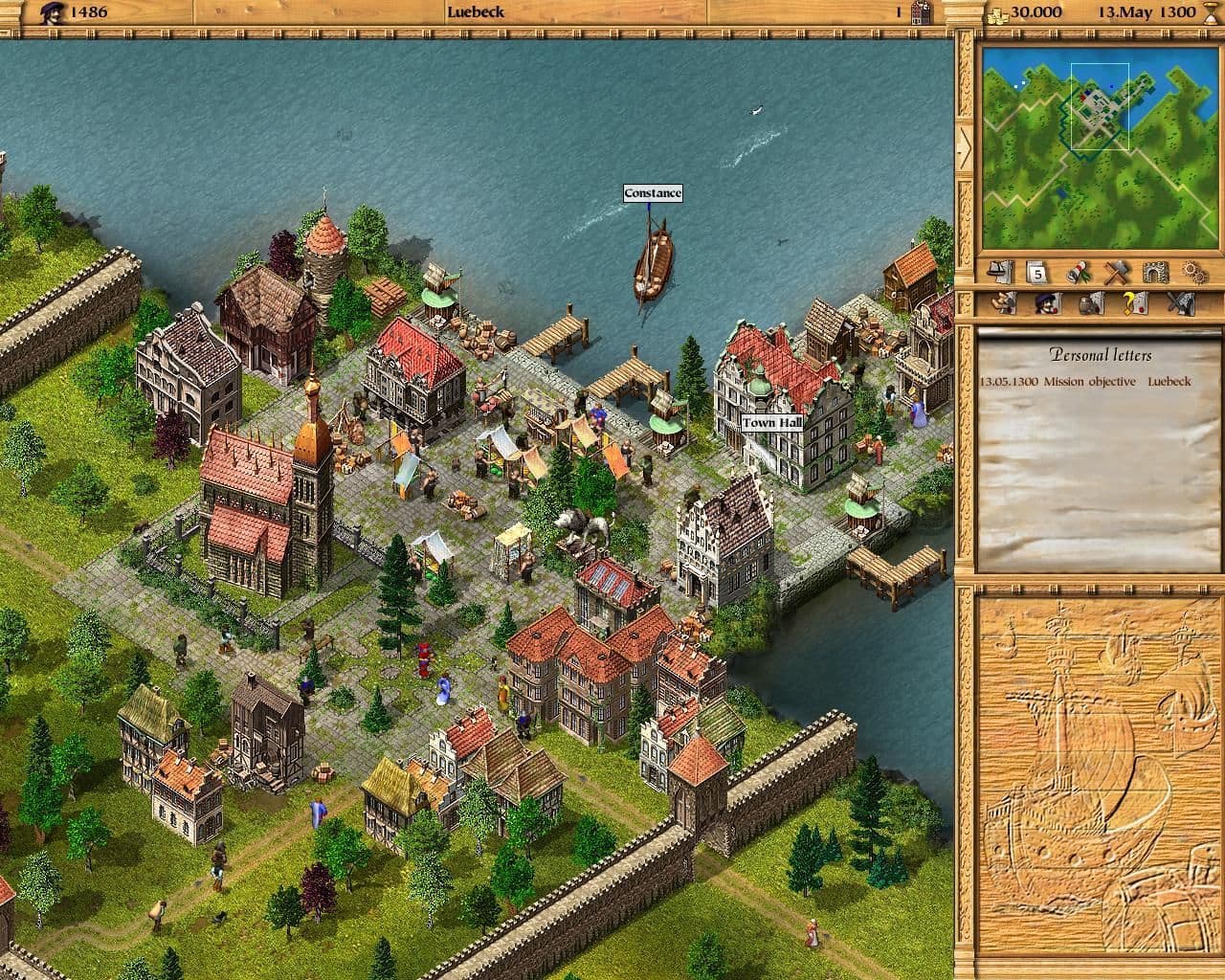The image size is (1225, 980).
Task: Open the barrel letter icon
Action: (x=1090, y=303)
